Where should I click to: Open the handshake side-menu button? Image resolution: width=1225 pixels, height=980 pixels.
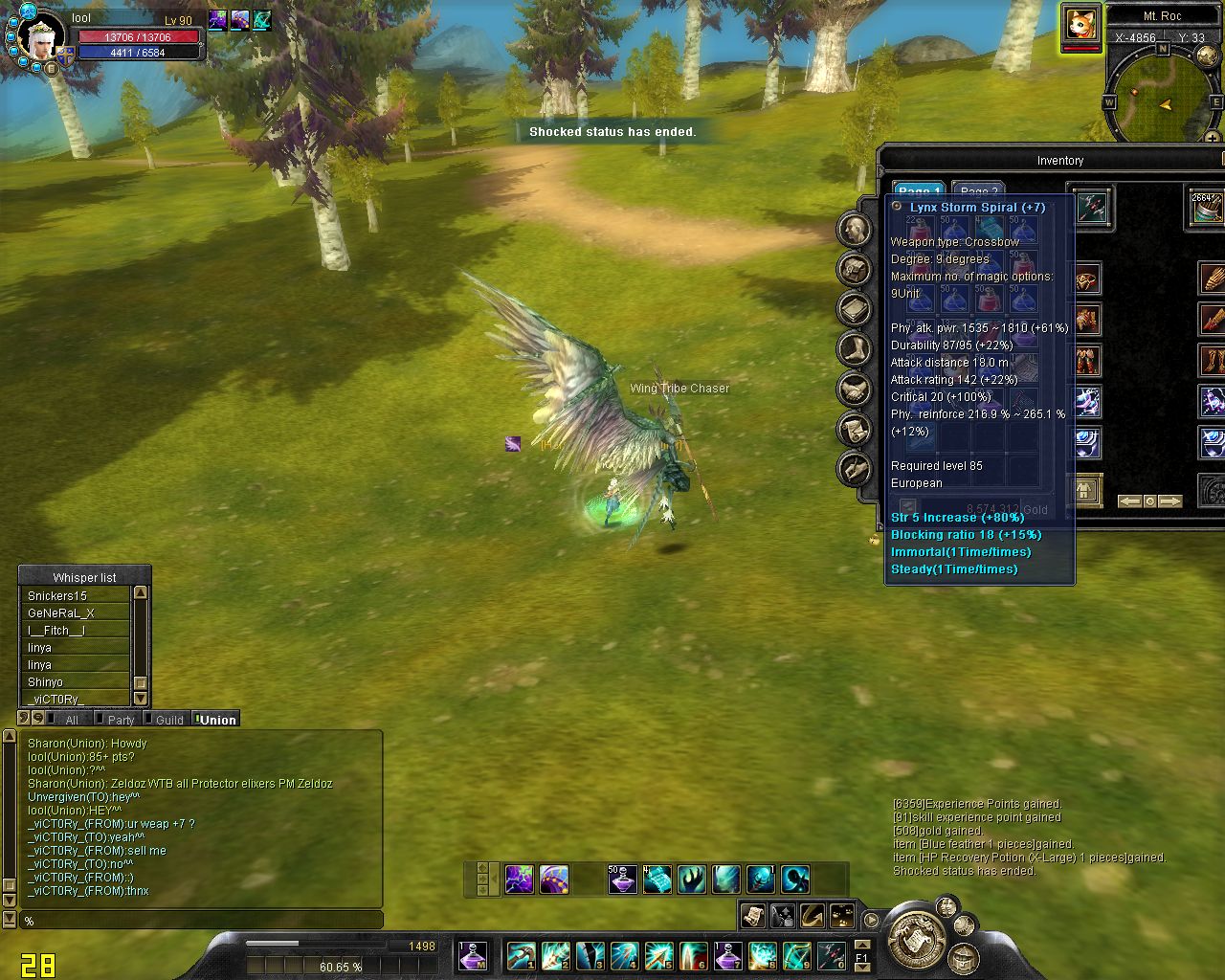pos(855,390)
